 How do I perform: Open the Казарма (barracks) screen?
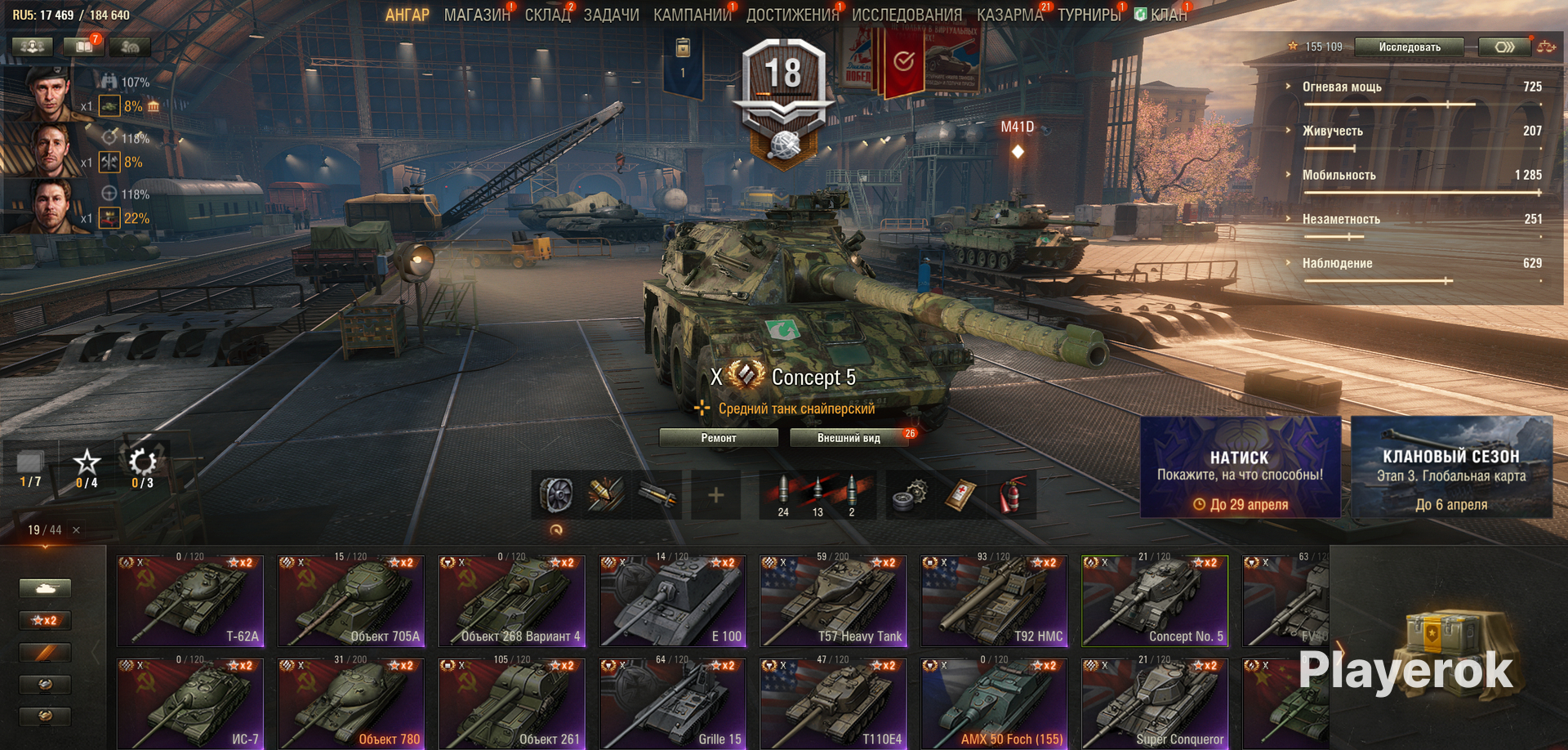1009,15
